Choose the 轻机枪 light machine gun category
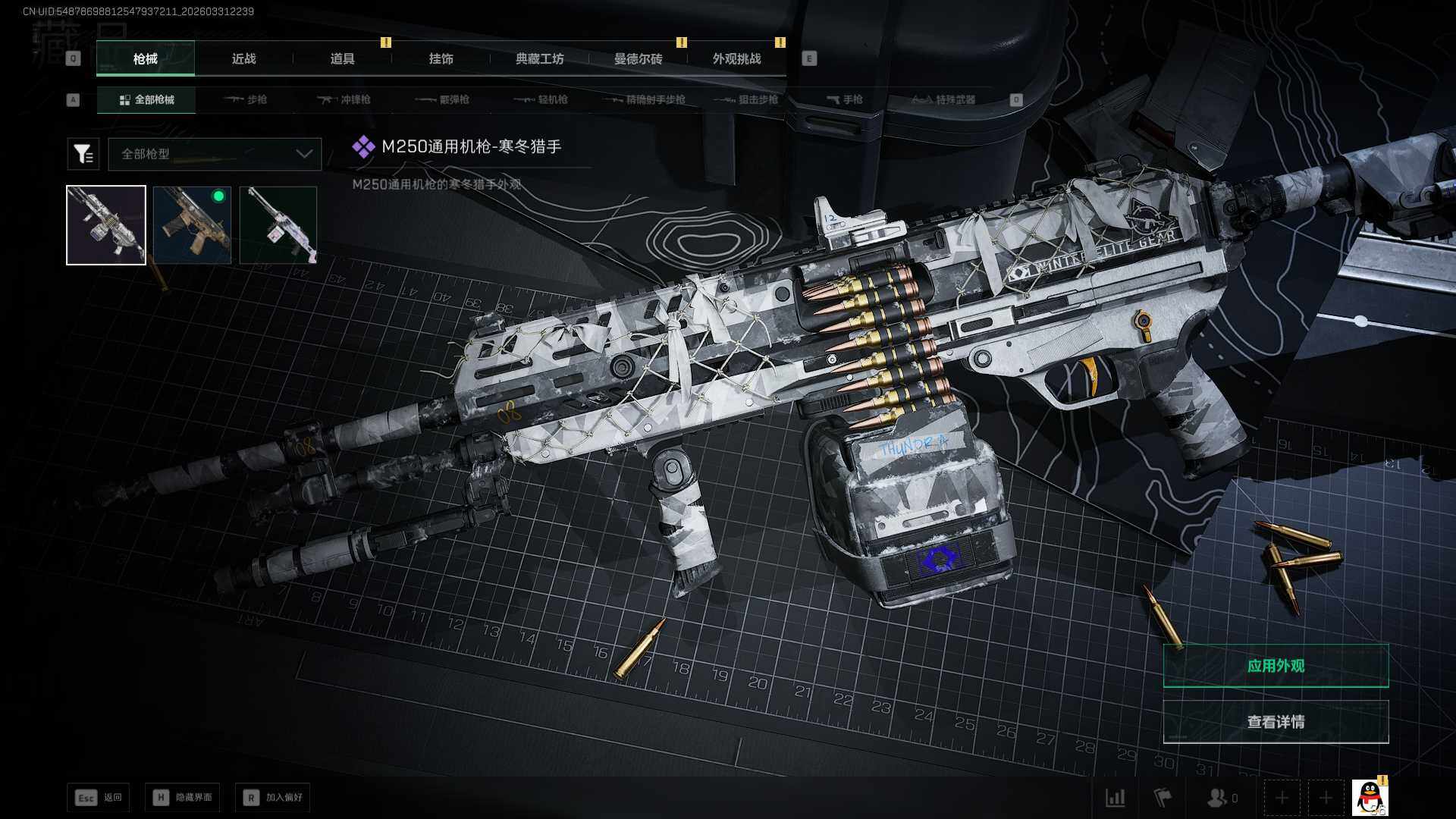Image resolution: width=1456 pixels, height=819 pixels. coord(541,100)
